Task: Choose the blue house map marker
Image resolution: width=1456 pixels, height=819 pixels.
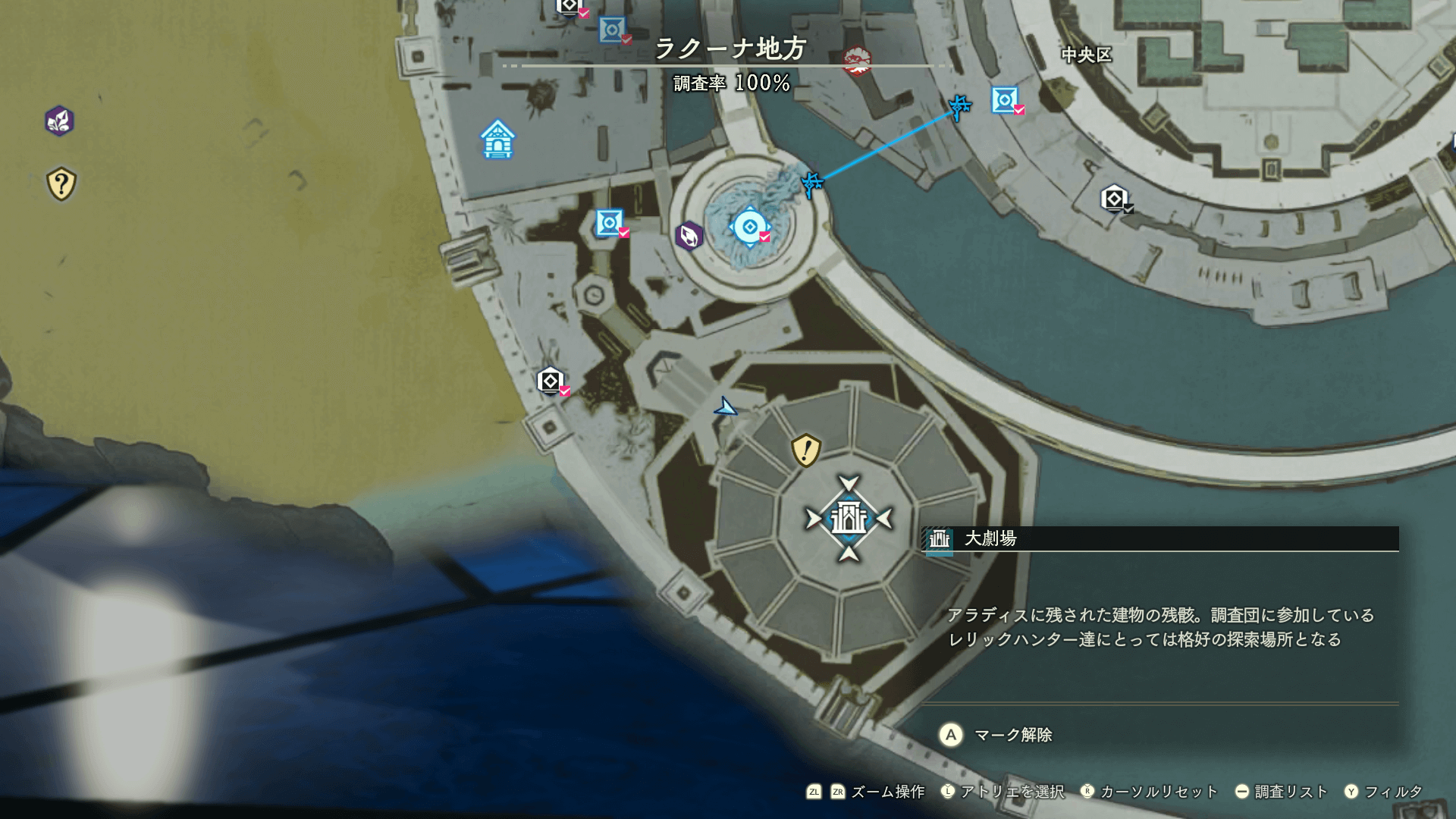Action: tap(497, 140)
